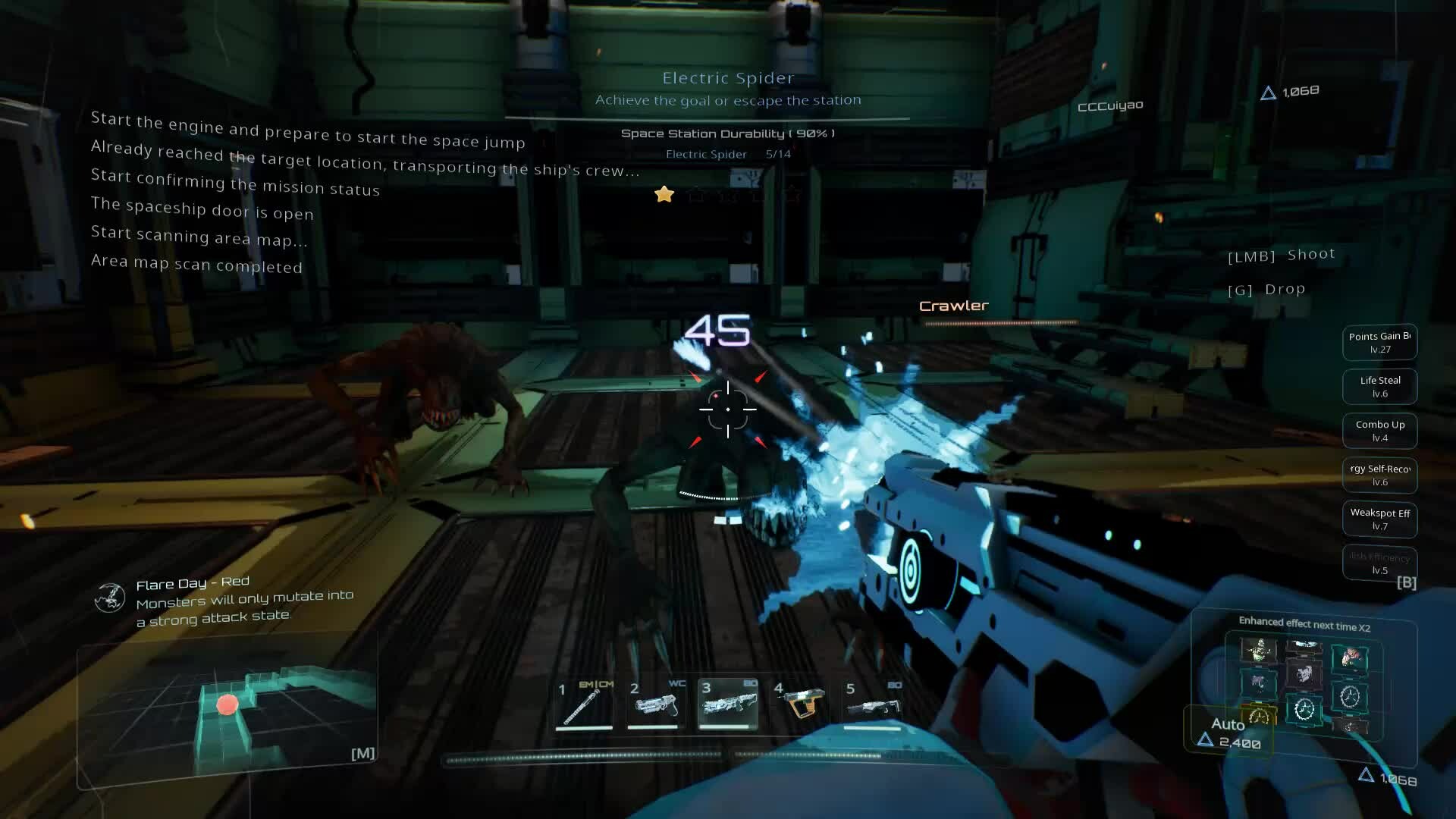Choose the dark rifle in hotbar slot 5
The height and width of the screenshot is (819, 1456).
click(x=872, y=705)
